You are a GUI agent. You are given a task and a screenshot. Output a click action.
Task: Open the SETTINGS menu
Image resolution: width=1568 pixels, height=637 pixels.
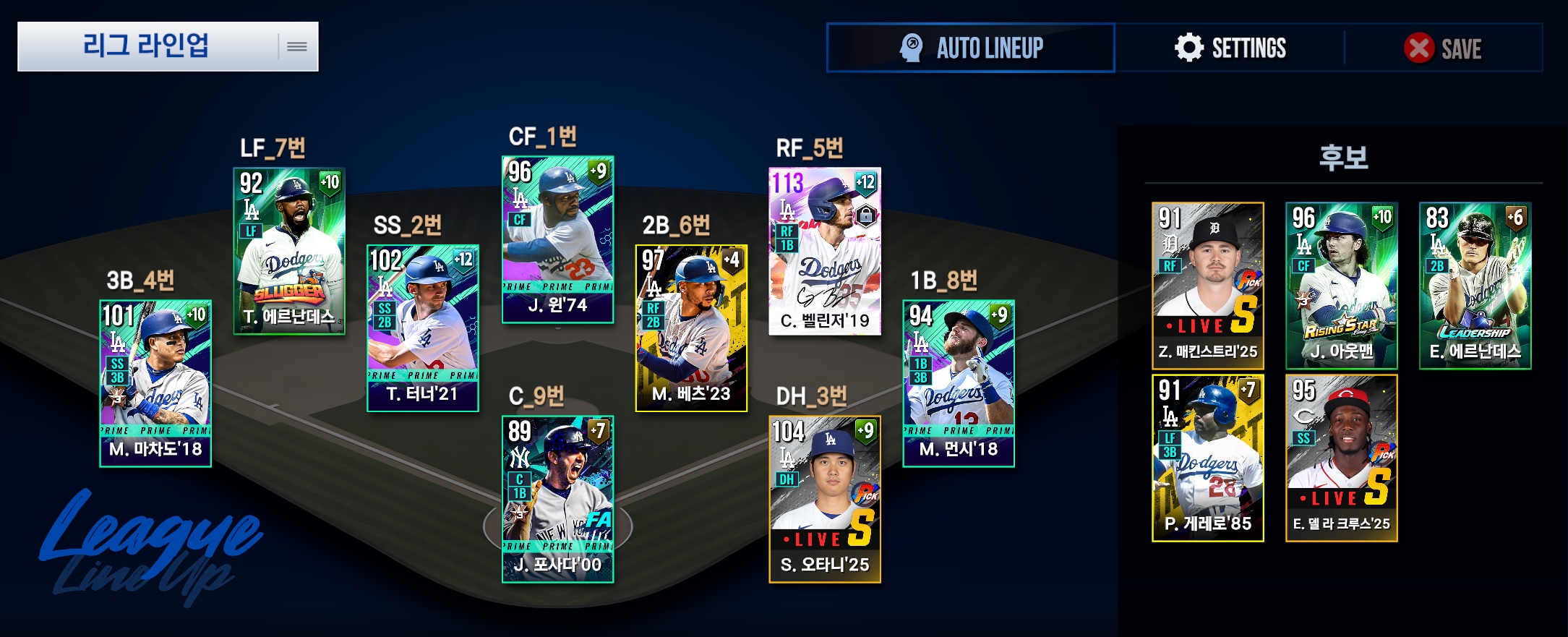[1230, 48]
